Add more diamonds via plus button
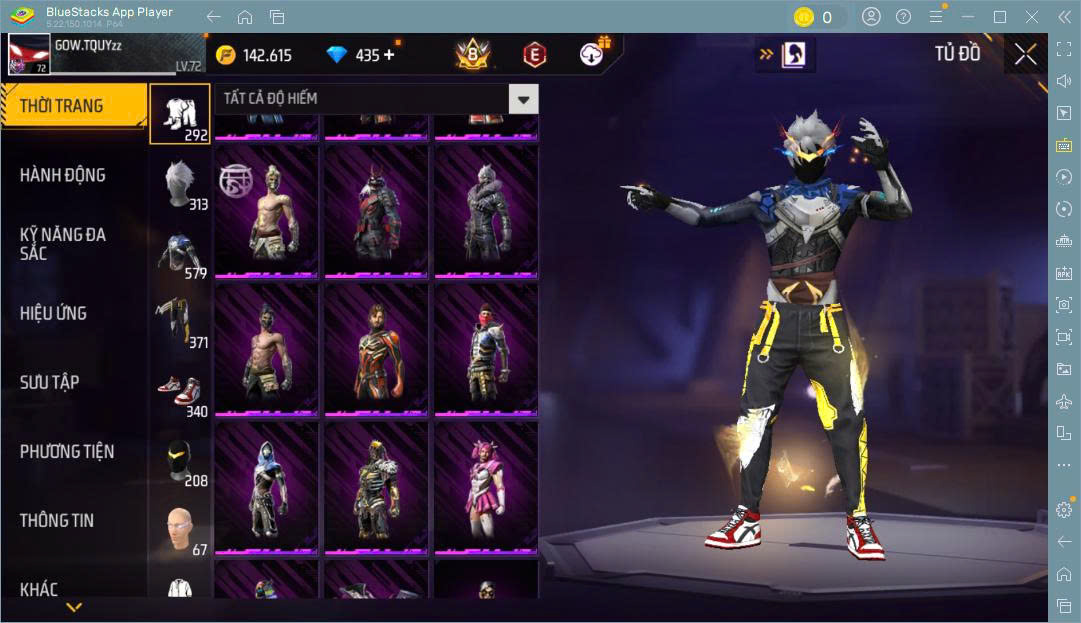The image size is (1081, 623). [389, 55]
